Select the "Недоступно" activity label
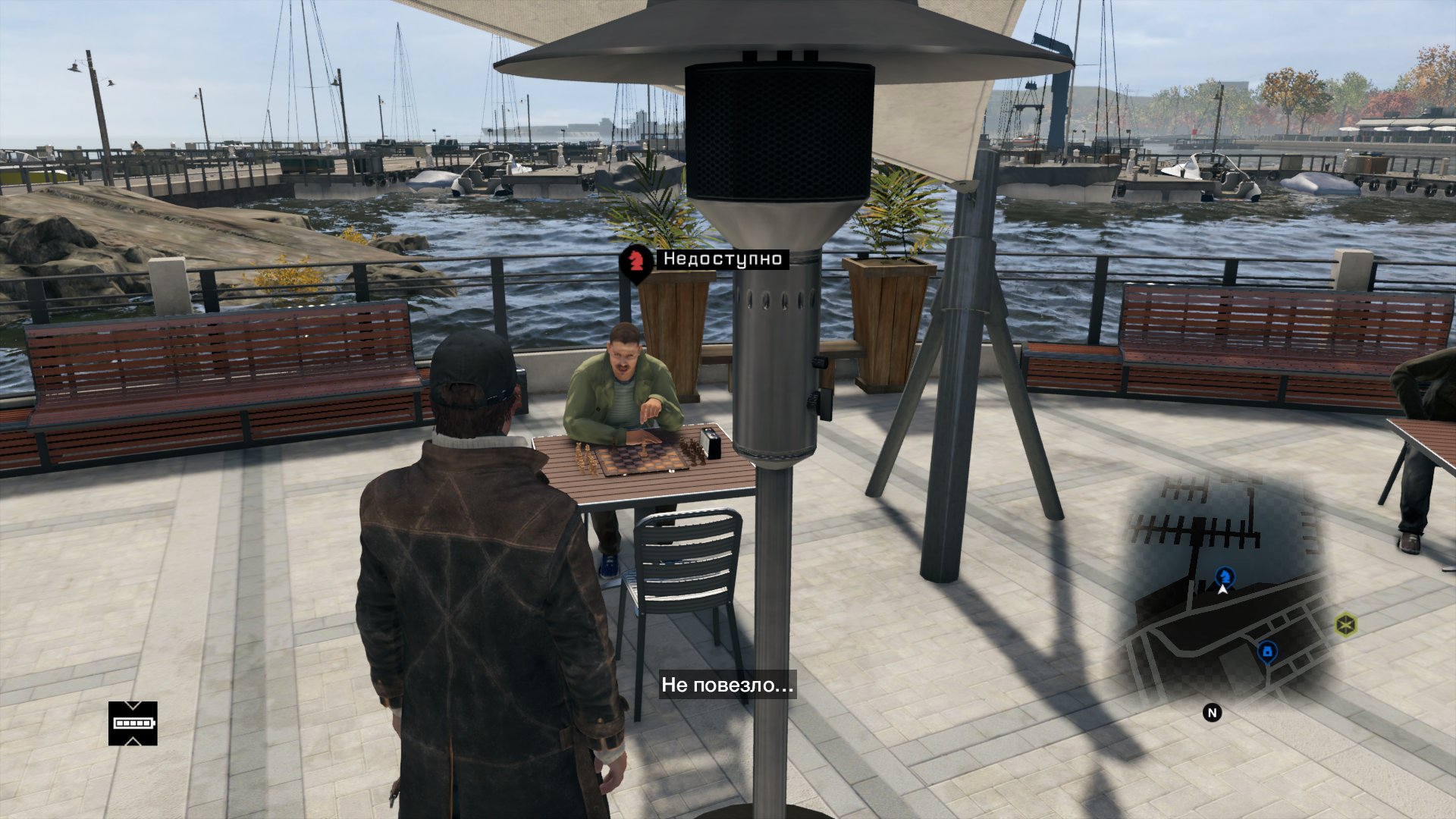The height and width of the screenshot is (819, 1456). click(722, 259)
